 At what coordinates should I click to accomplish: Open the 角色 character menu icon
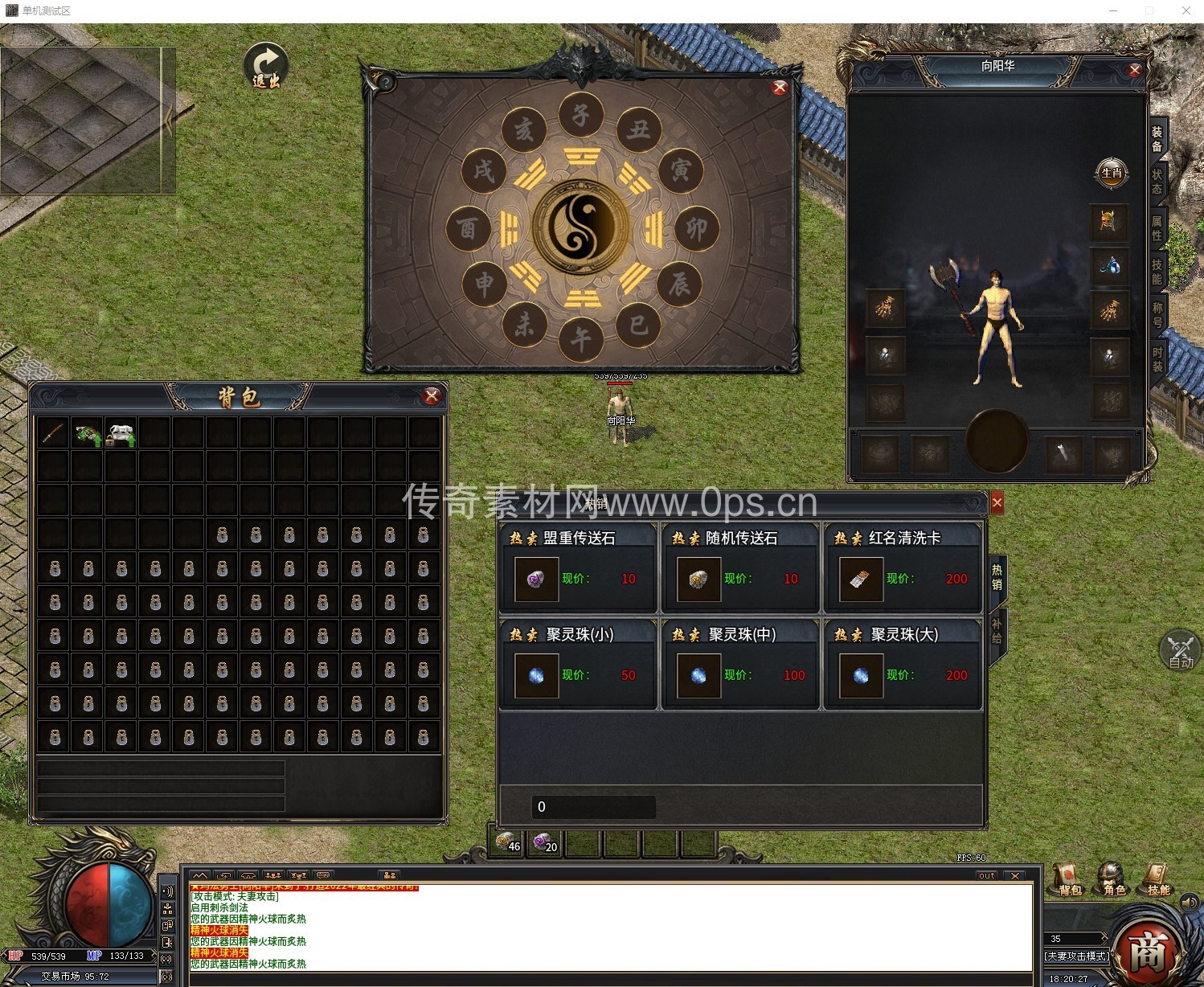coord(1114,878)
